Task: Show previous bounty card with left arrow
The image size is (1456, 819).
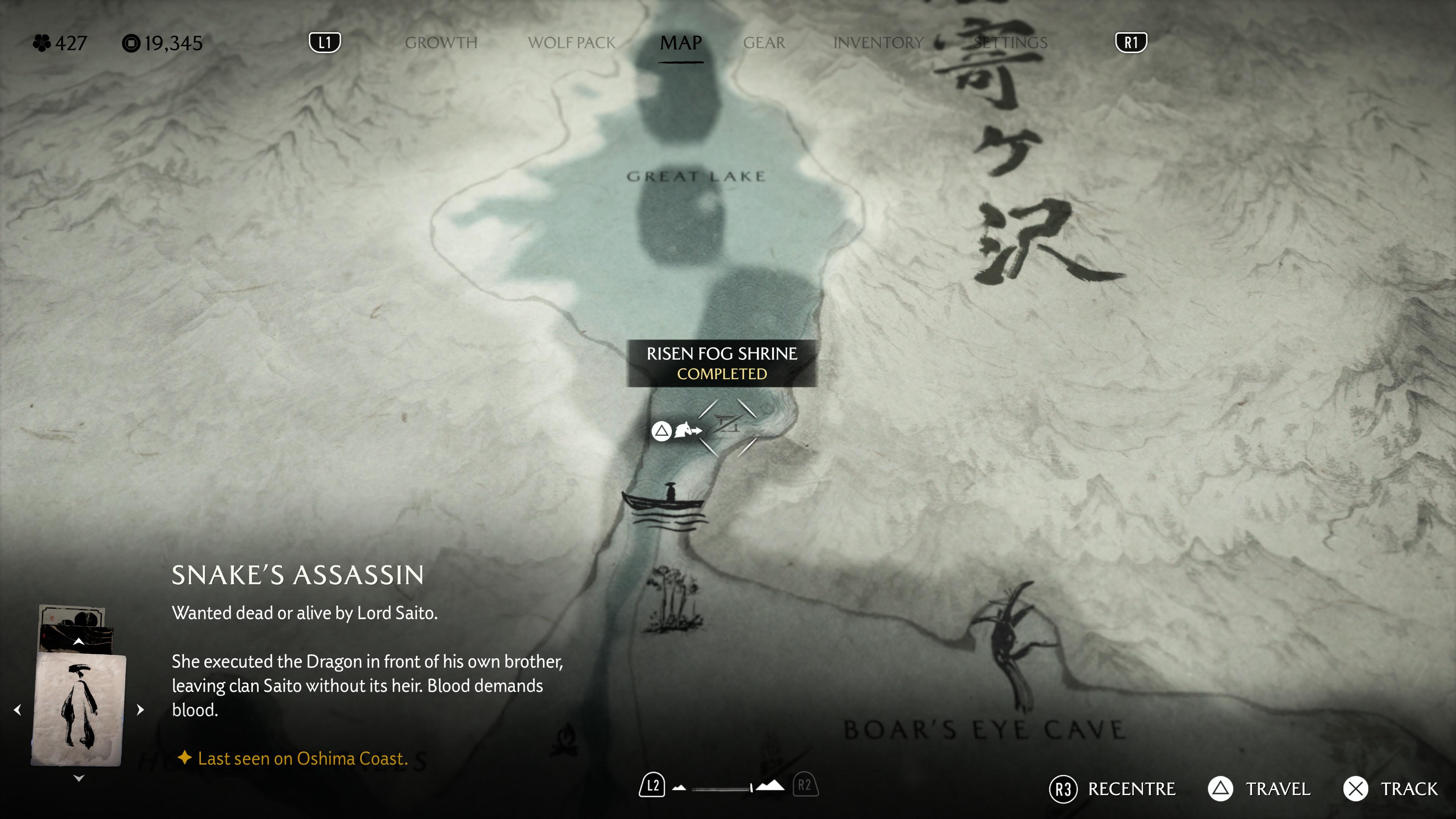Action: pos(17,710)
